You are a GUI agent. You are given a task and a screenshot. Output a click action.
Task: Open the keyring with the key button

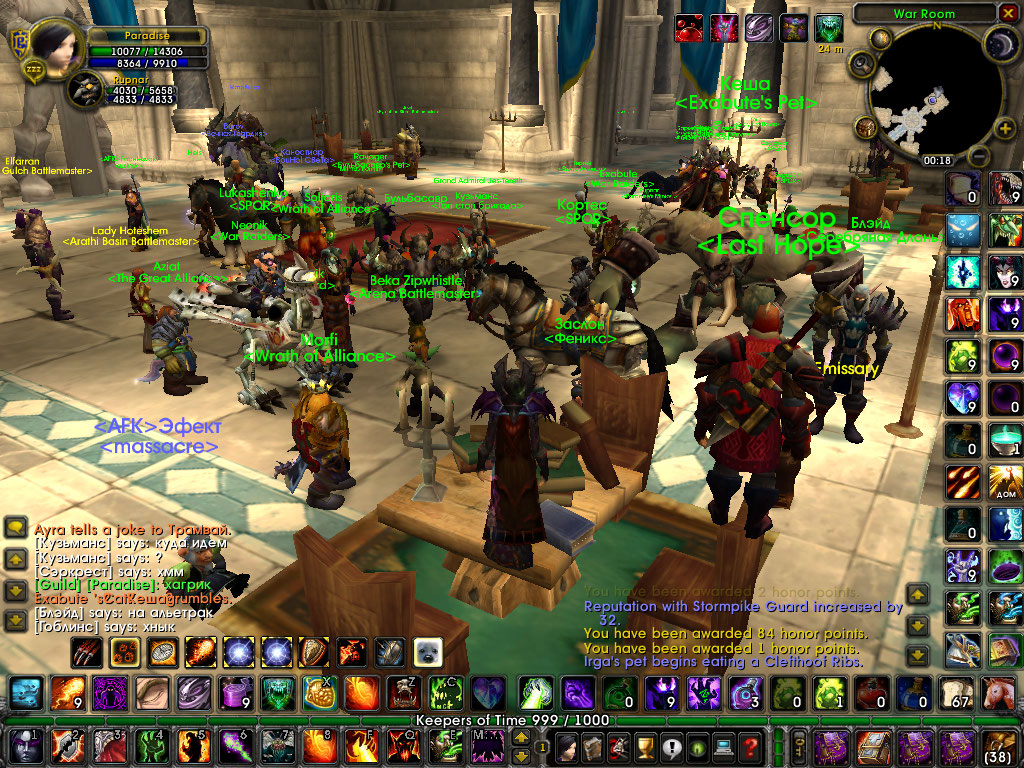pyautogui.click(x=799, y=746)
